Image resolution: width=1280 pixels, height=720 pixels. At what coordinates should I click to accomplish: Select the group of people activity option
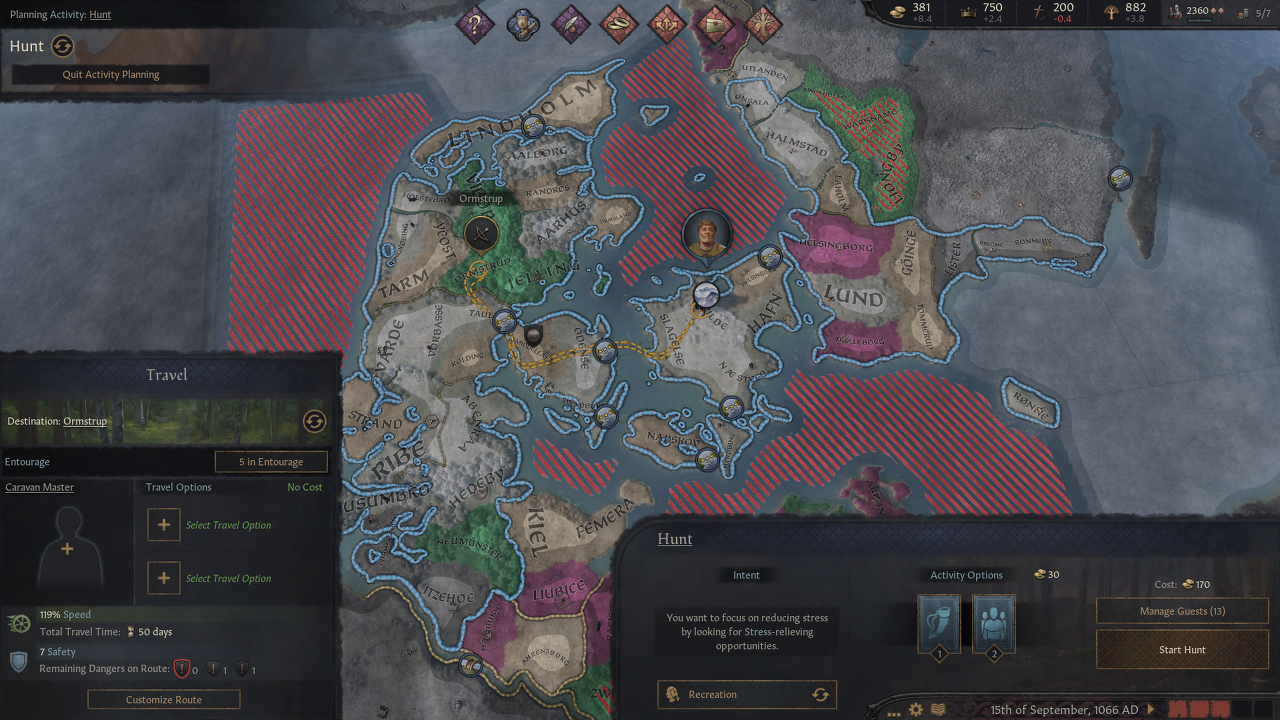(x=993, y=625)
